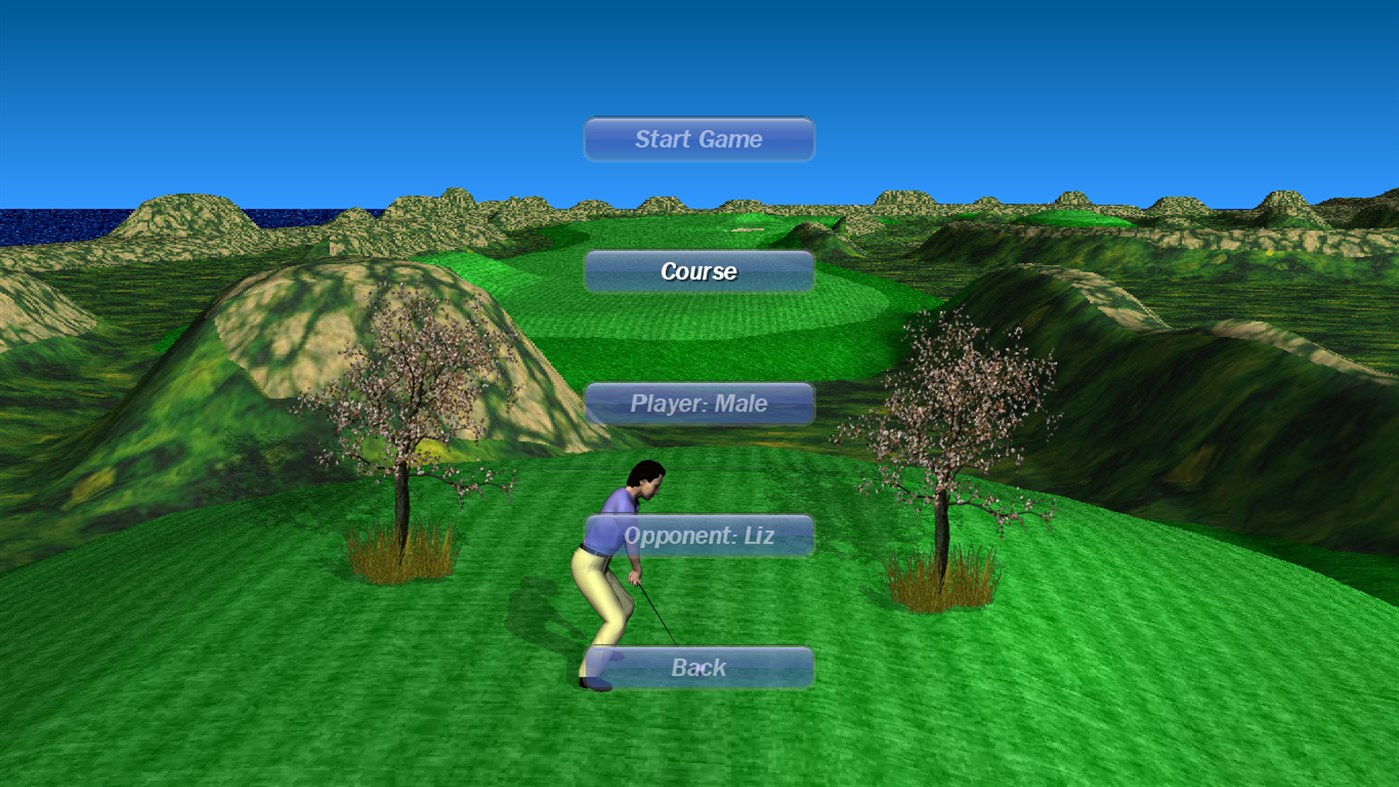
Task: Toggle course choice with the Course button
Action: click(x=698, y=271)
